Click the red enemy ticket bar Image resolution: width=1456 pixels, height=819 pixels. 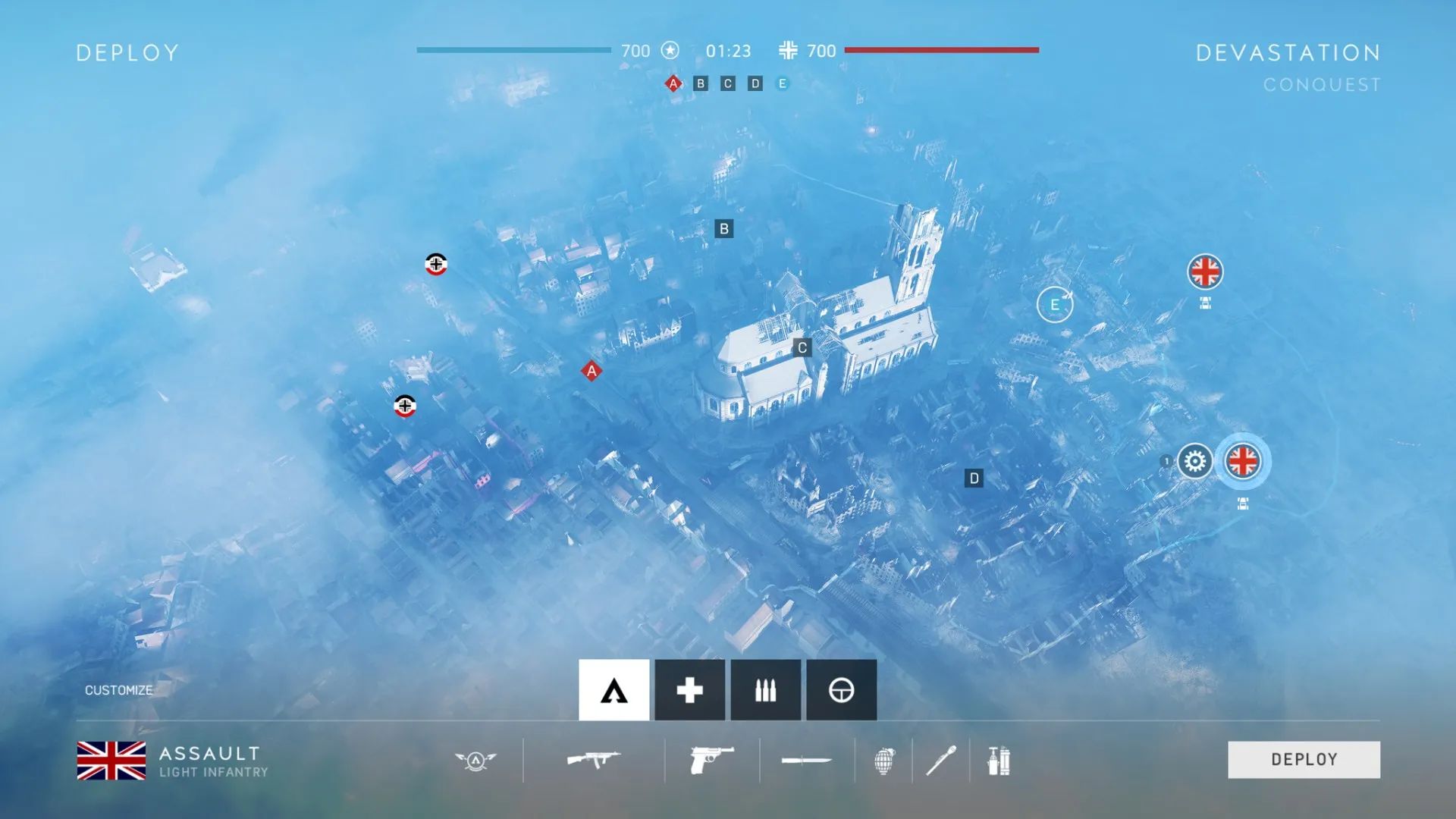[943, 52]
